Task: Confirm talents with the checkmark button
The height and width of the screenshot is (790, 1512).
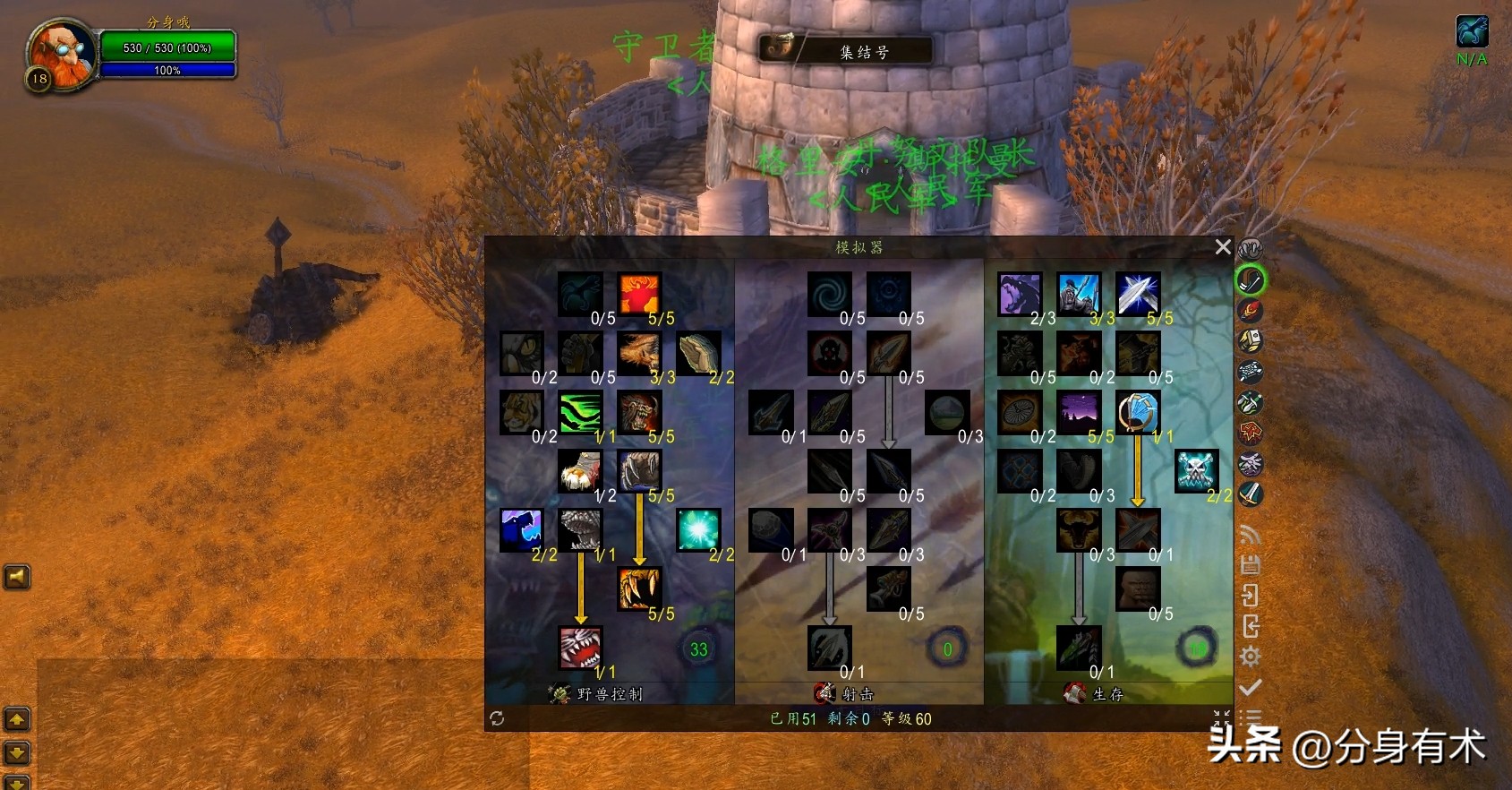Action: (1251, 687)
